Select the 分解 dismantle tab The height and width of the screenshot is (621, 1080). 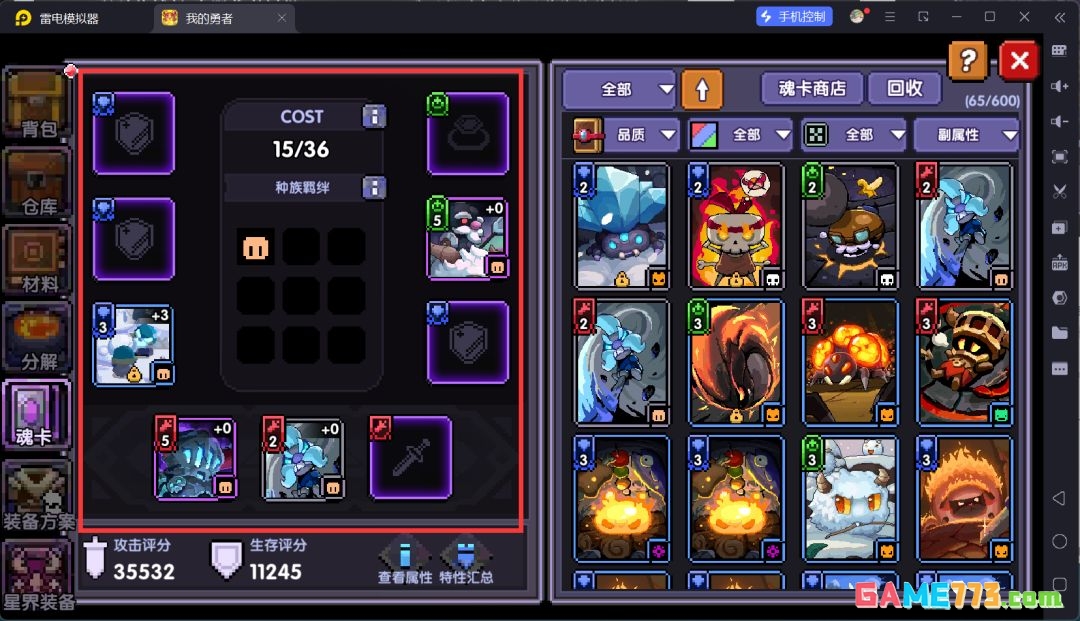[x=36, y=336]
